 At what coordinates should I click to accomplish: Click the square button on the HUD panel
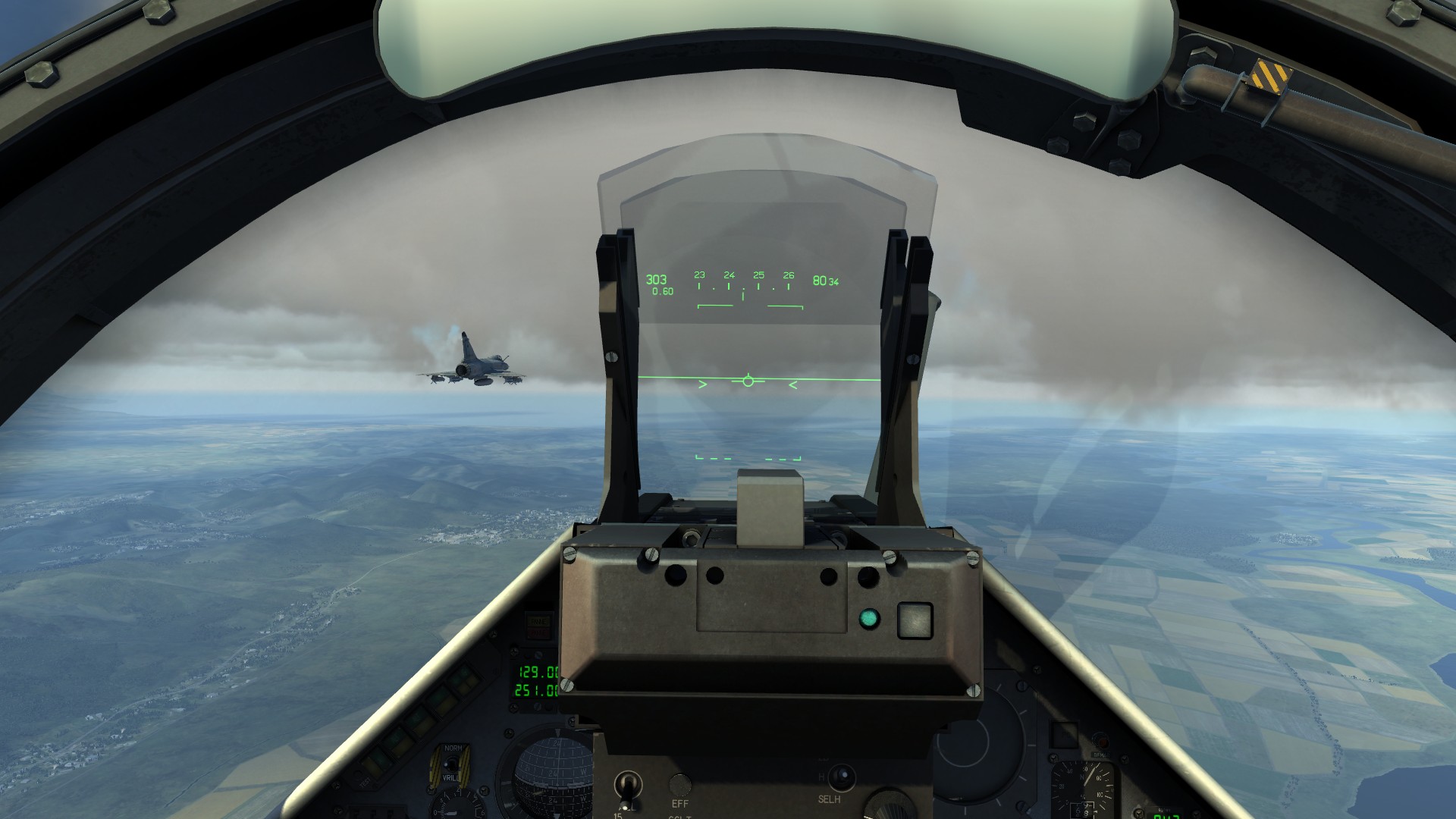pos(914,620)
